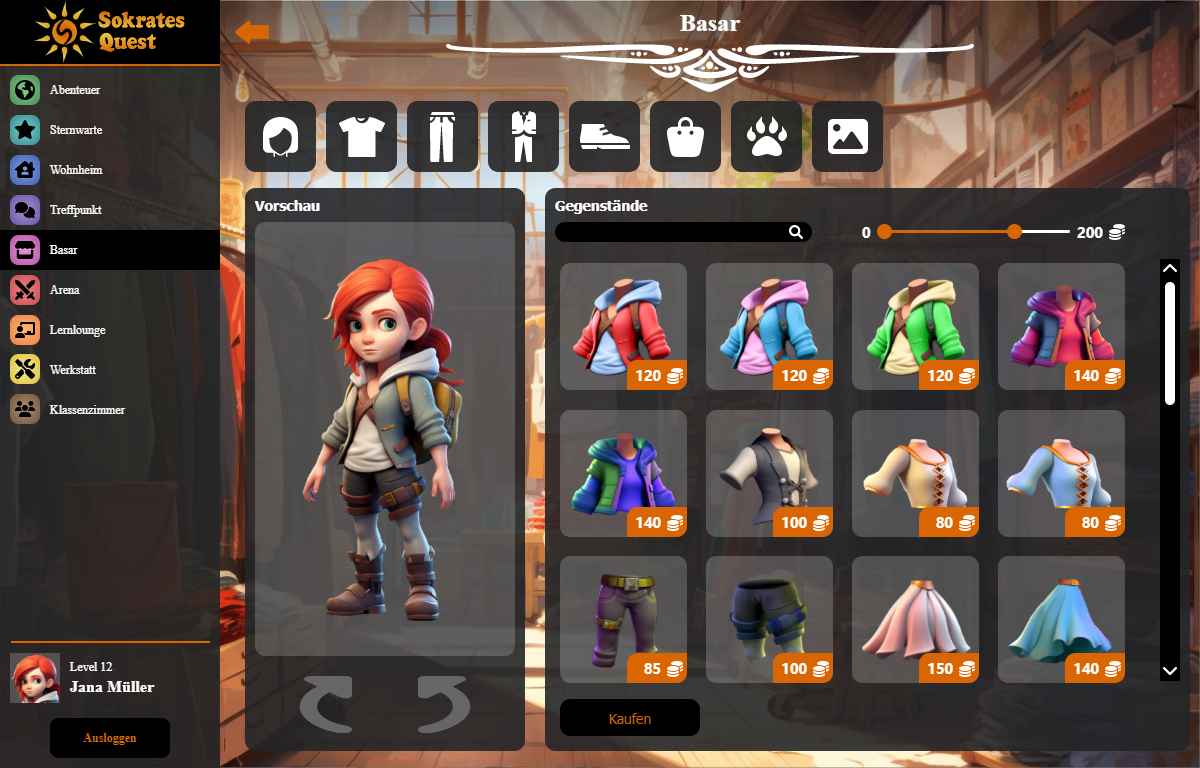Open the Arena section
This screenshot has width=1200, height=768.
(64, 290)
